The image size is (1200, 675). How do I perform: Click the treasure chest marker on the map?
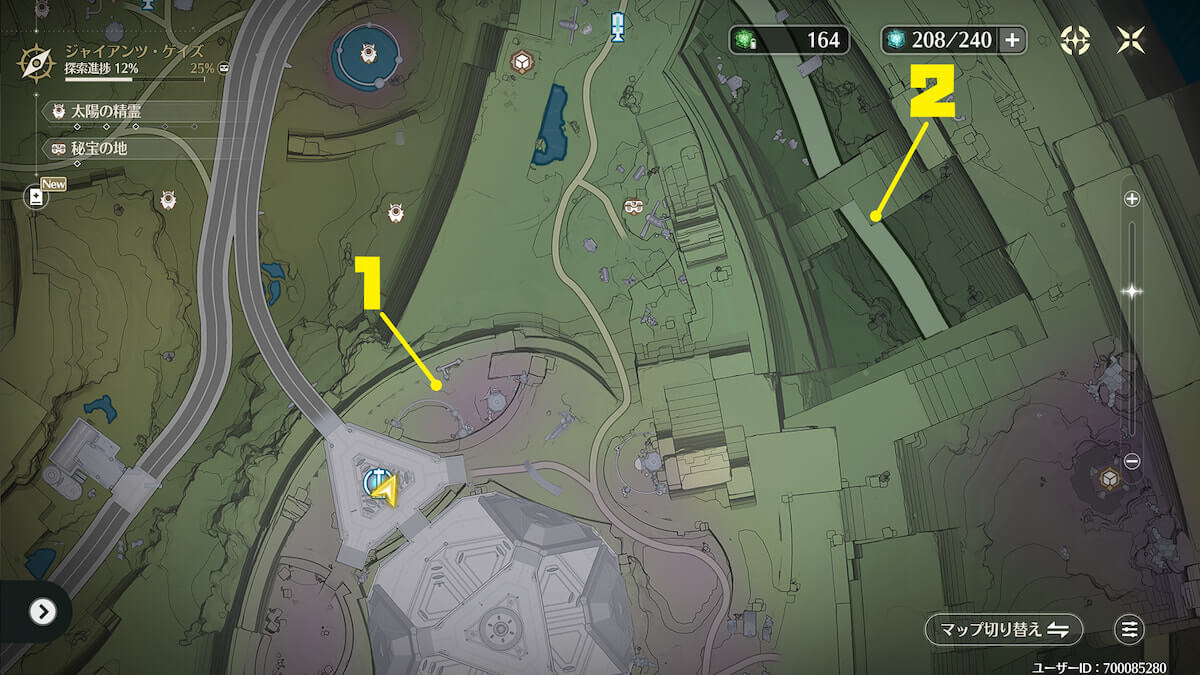pyautogui.click(x=632, y=207)
